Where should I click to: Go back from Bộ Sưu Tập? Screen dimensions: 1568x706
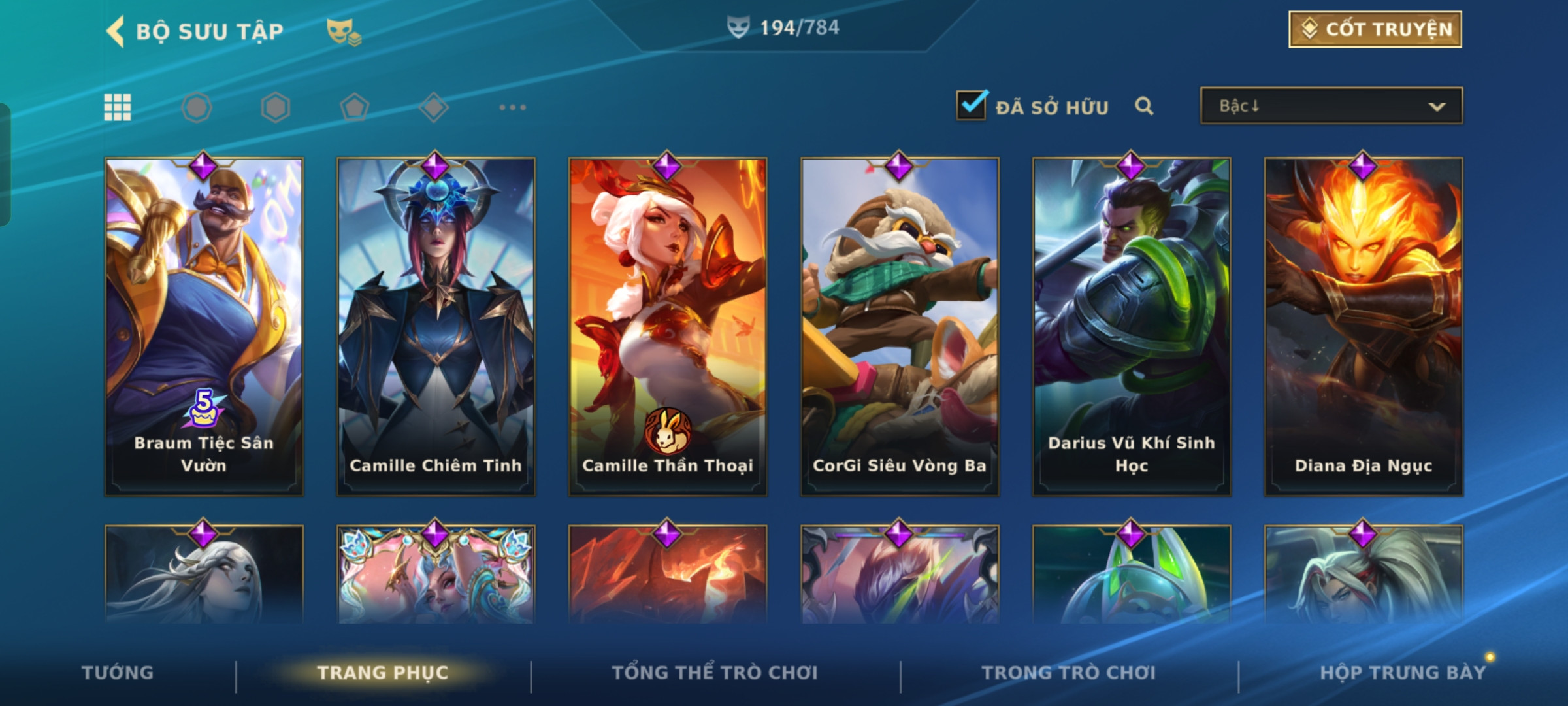116,31
